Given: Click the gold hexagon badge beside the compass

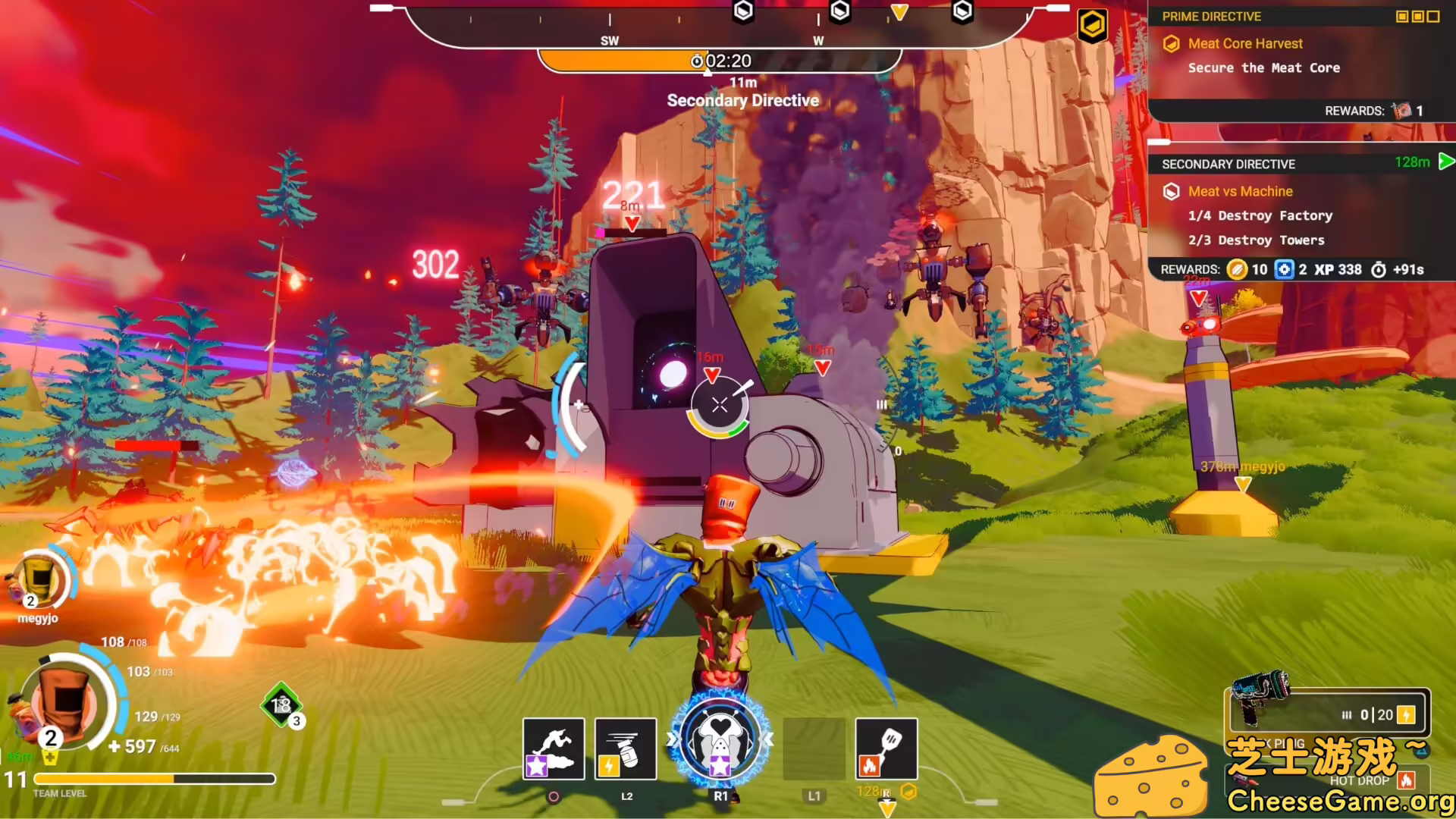Looking at the screenshot, I should pos(1092,26).
